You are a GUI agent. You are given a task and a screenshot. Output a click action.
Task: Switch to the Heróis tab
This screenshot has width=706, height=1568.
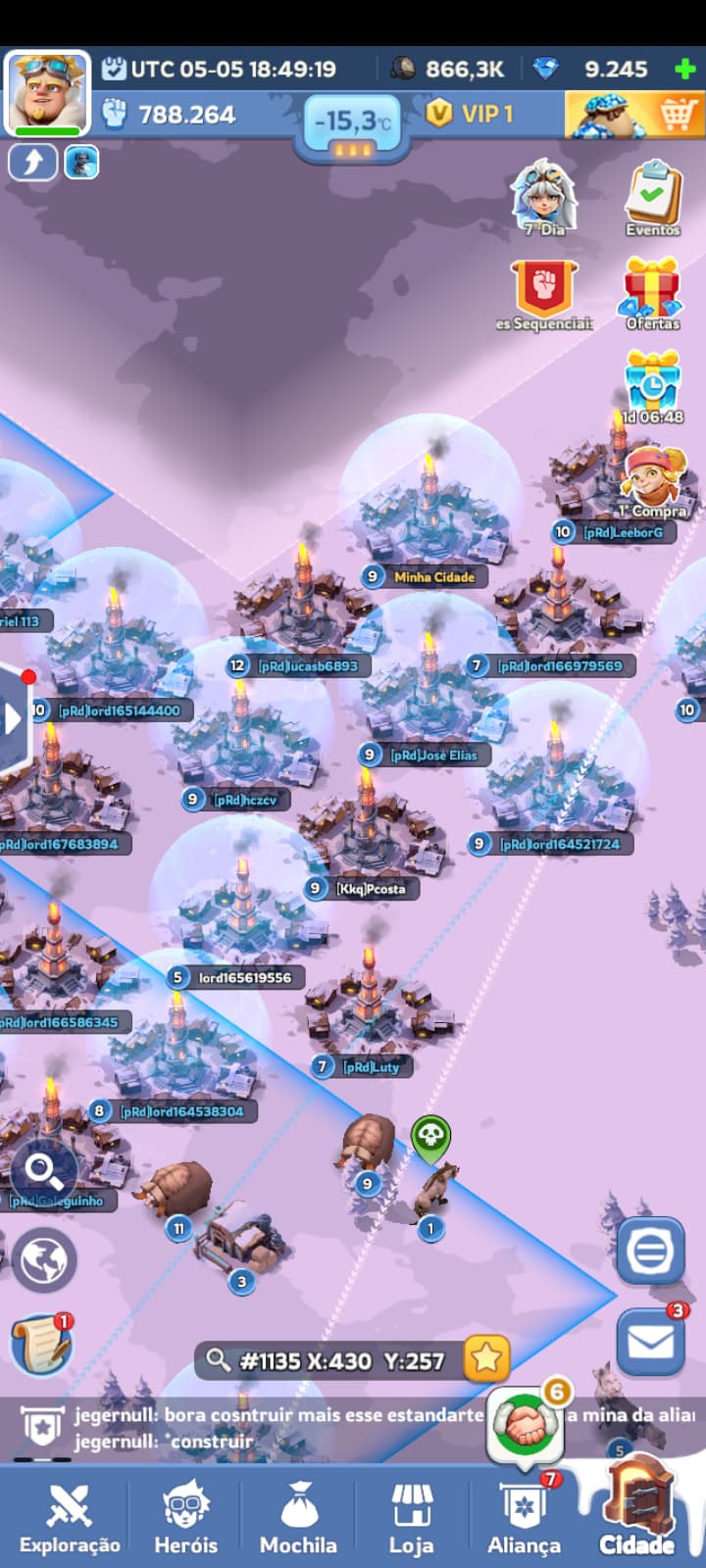coord(185,1517)
